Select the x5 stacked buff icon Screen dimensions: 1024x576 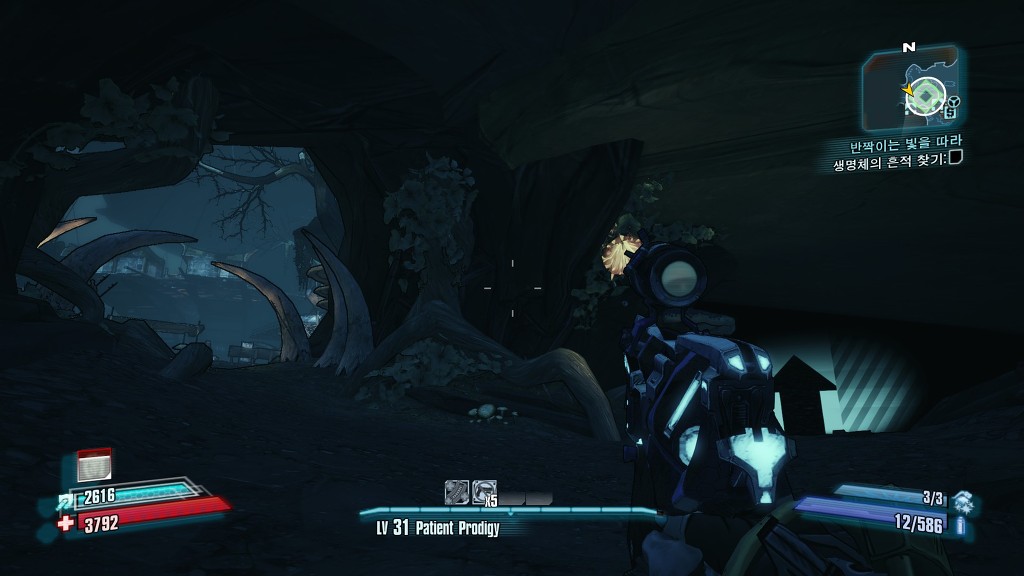click(485, 491)
